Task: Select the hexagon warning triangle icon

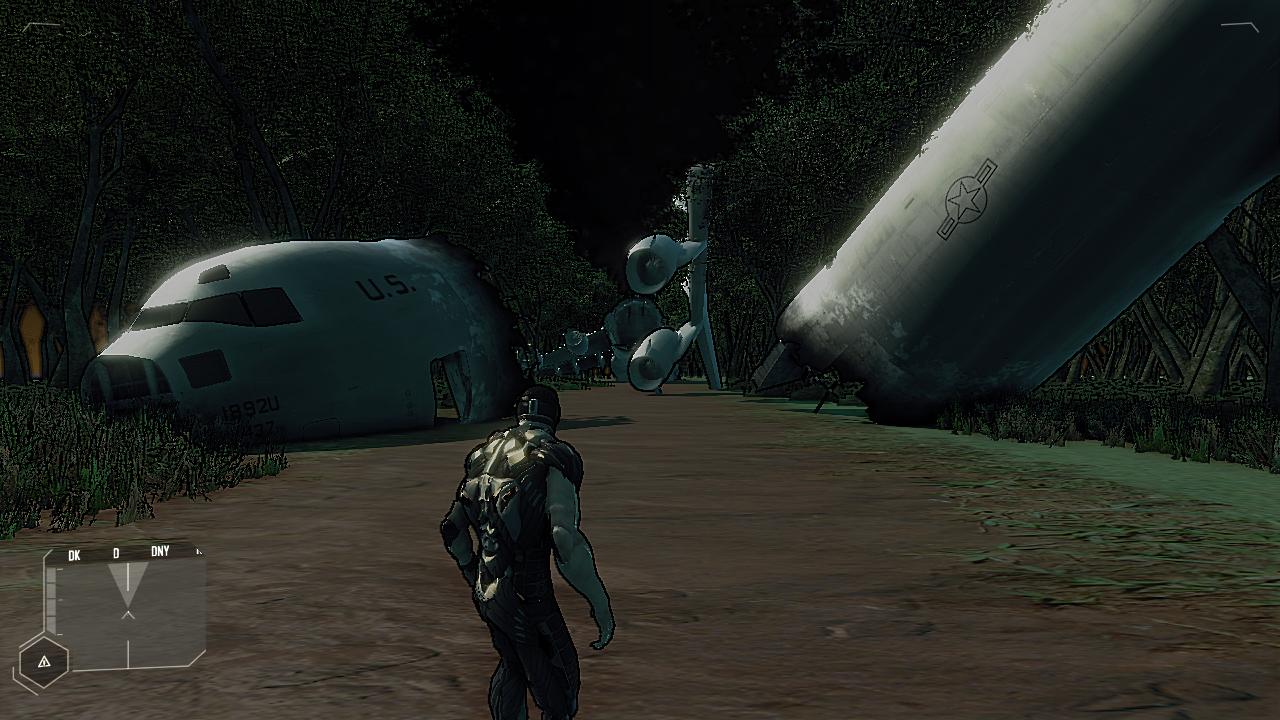Action: coord(44,662)
